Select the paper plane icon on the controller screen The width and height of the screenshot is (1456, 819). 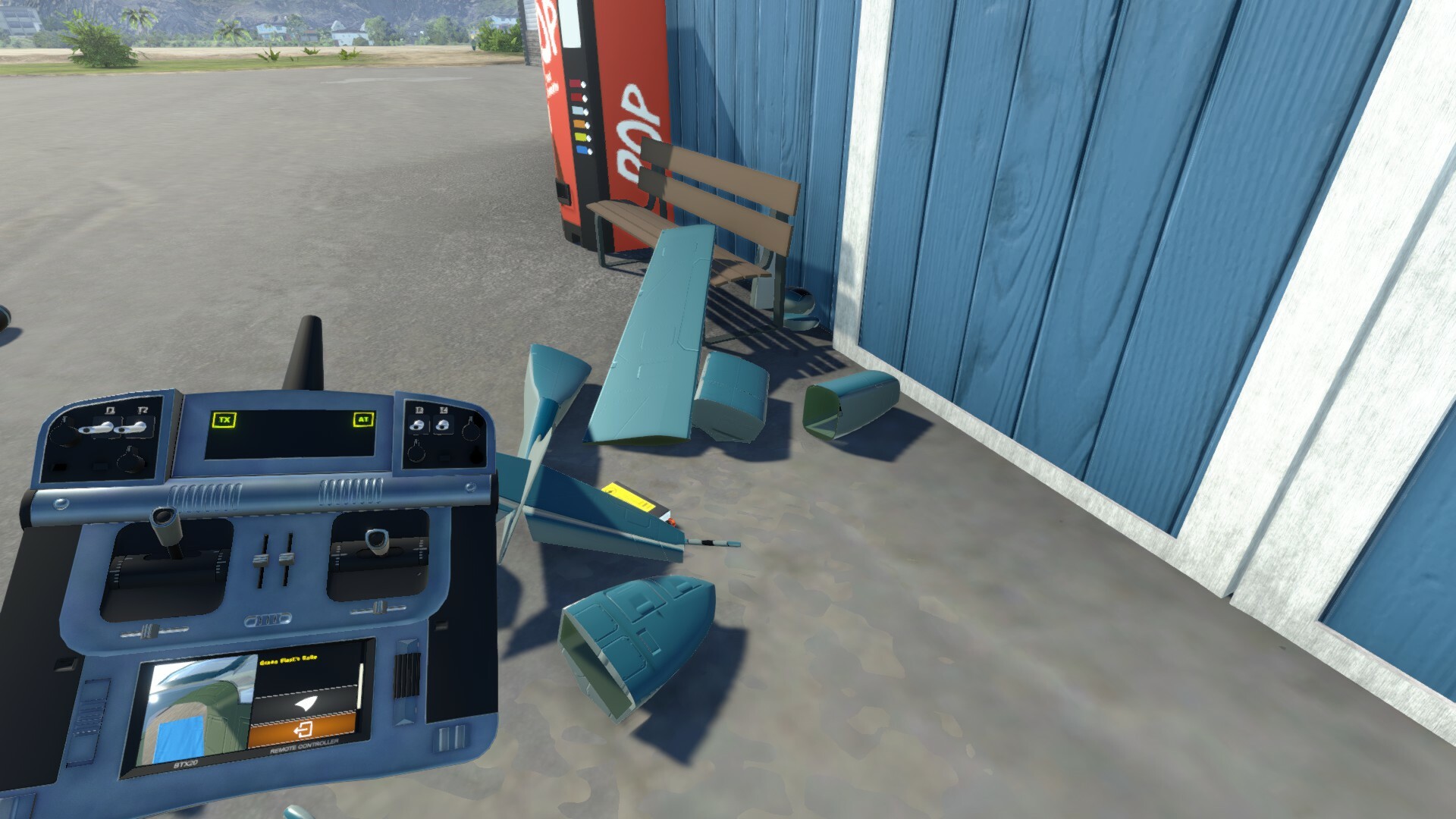point(305,704)
